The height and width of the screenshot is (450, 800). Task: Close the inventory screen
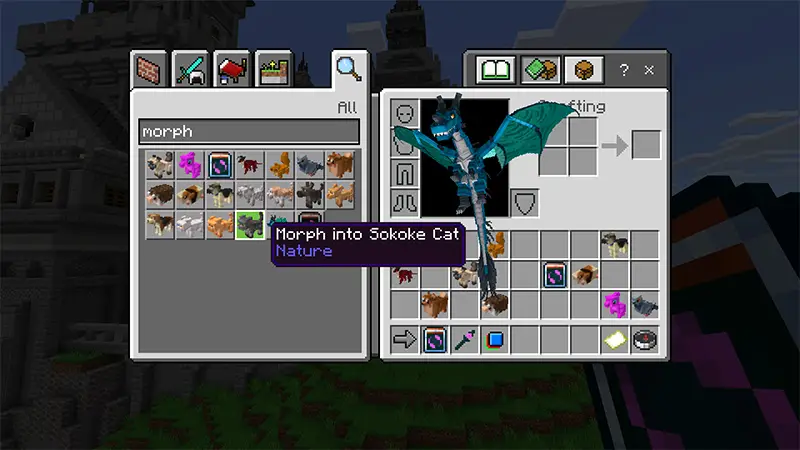click(x=649, y=71)
